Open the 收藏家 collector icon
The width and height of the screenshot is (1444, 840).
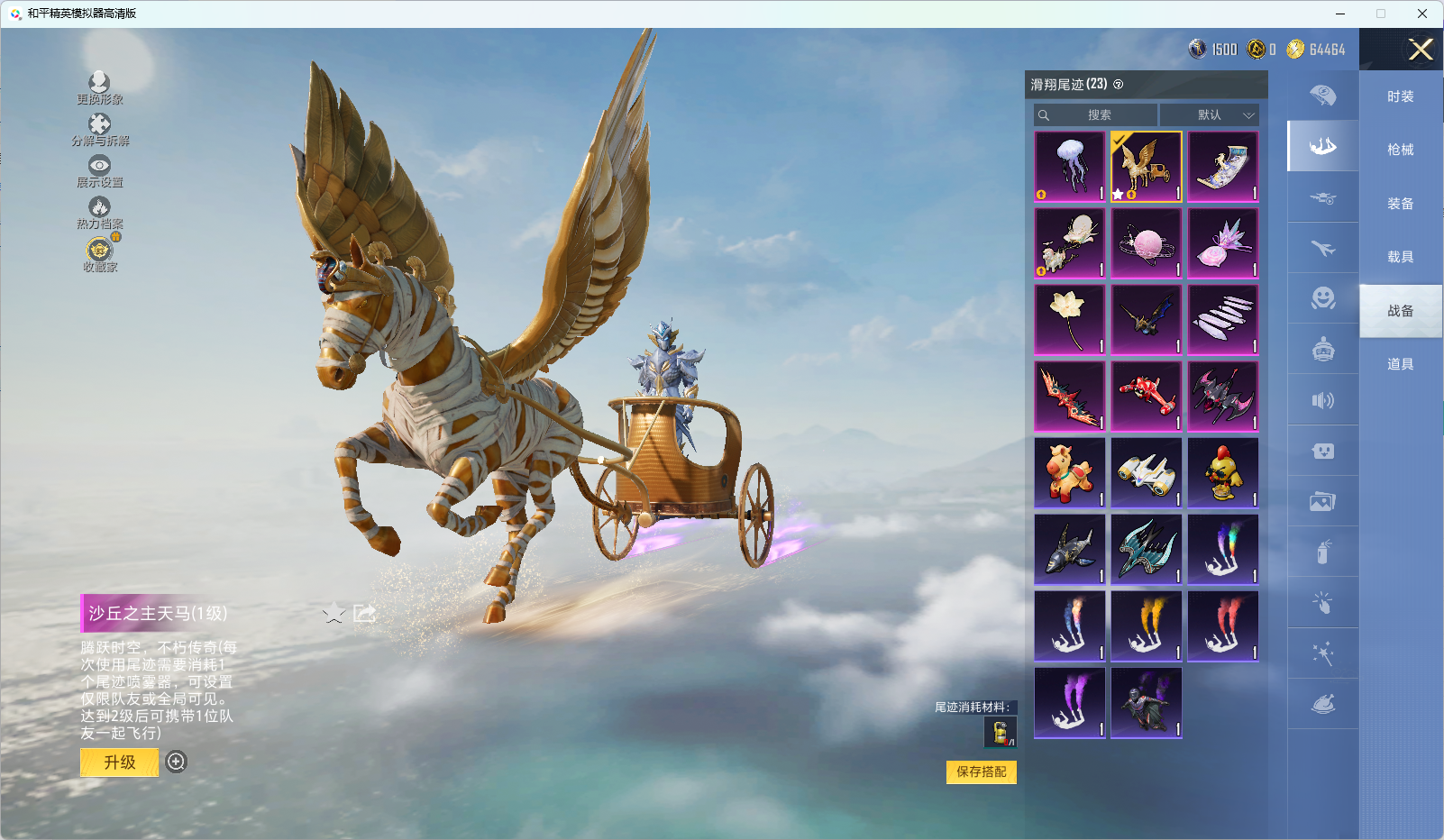[99, 254]
